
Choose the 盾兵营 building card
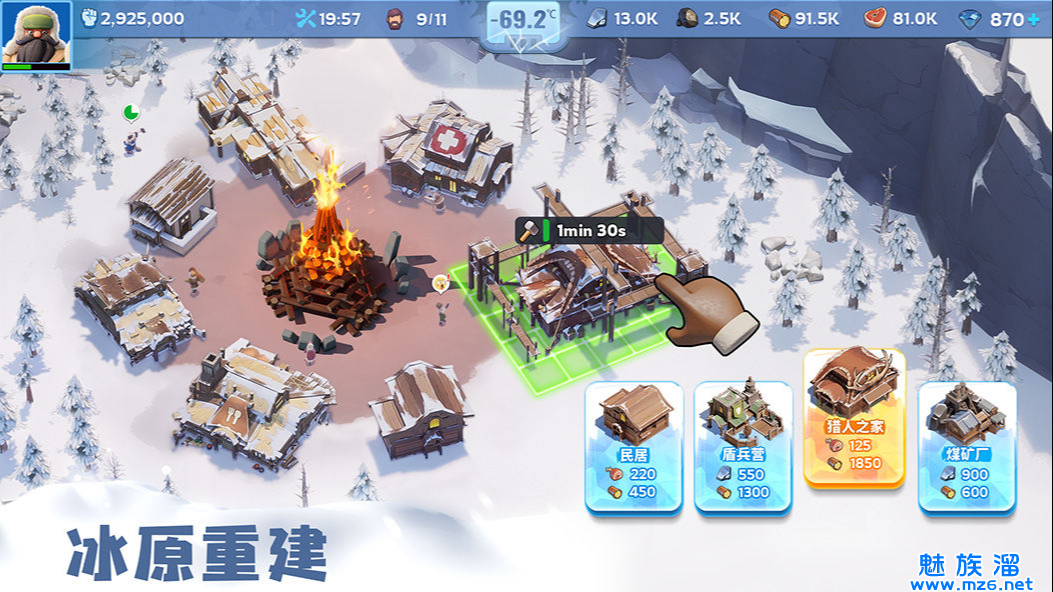click(743, 446)
